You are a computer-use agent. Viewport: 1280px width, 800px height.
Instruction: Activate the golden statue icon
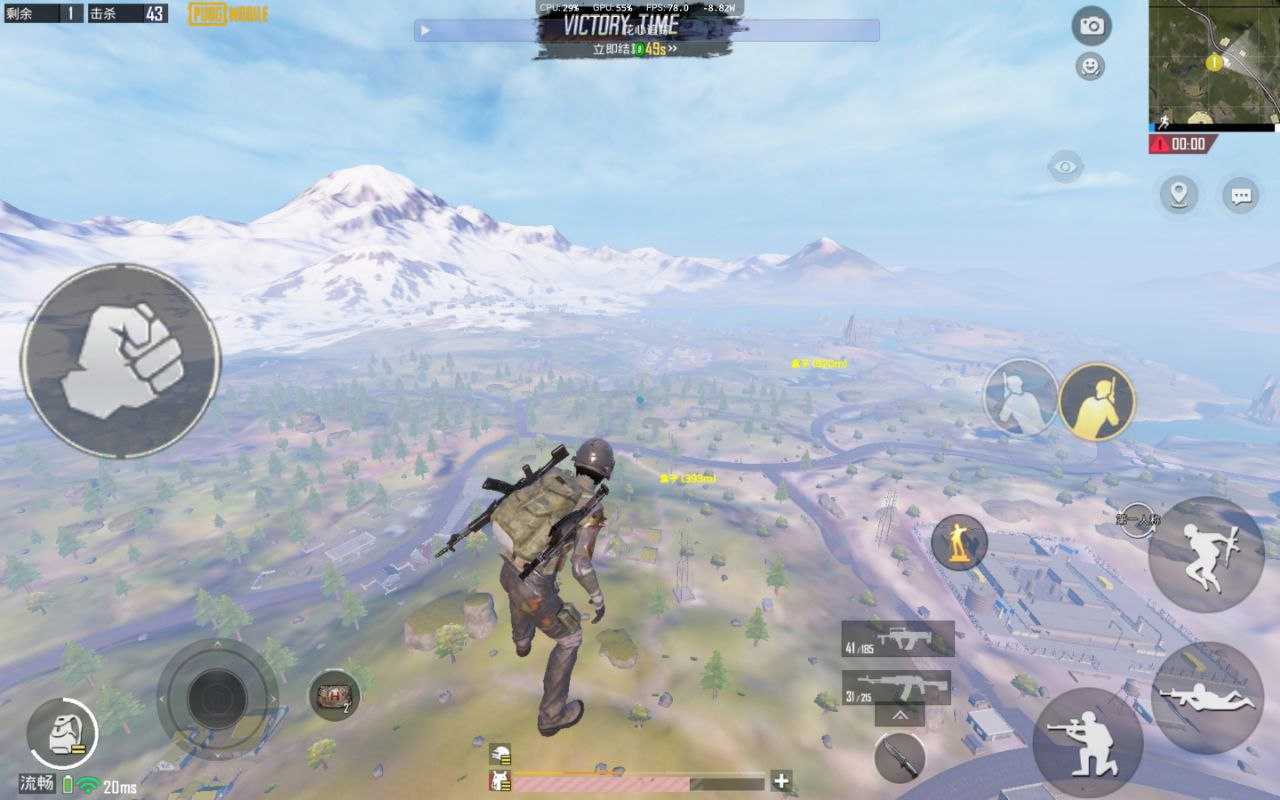tap(959, 543)
